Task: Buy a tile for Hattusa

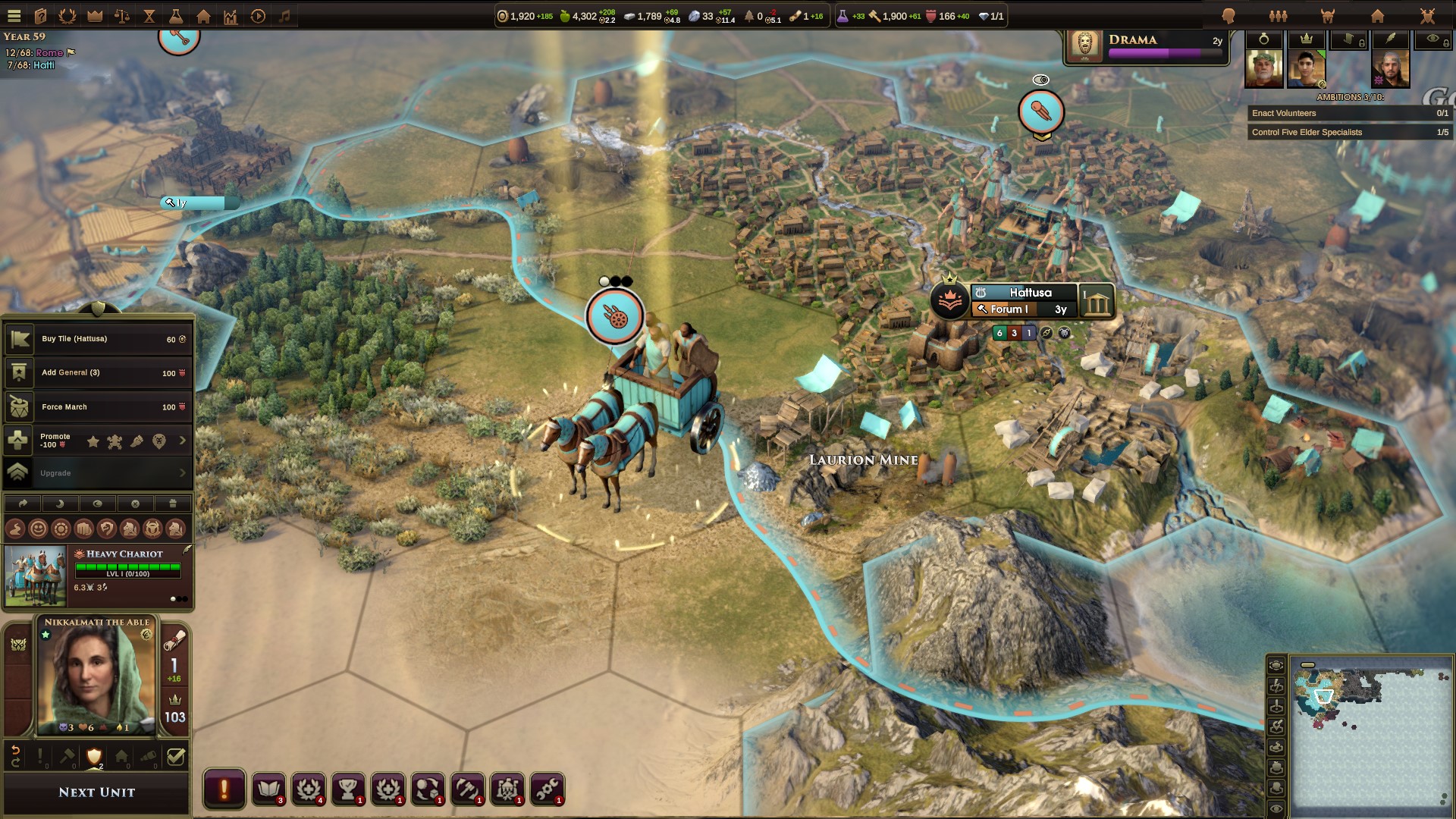Action: (99, 339)
